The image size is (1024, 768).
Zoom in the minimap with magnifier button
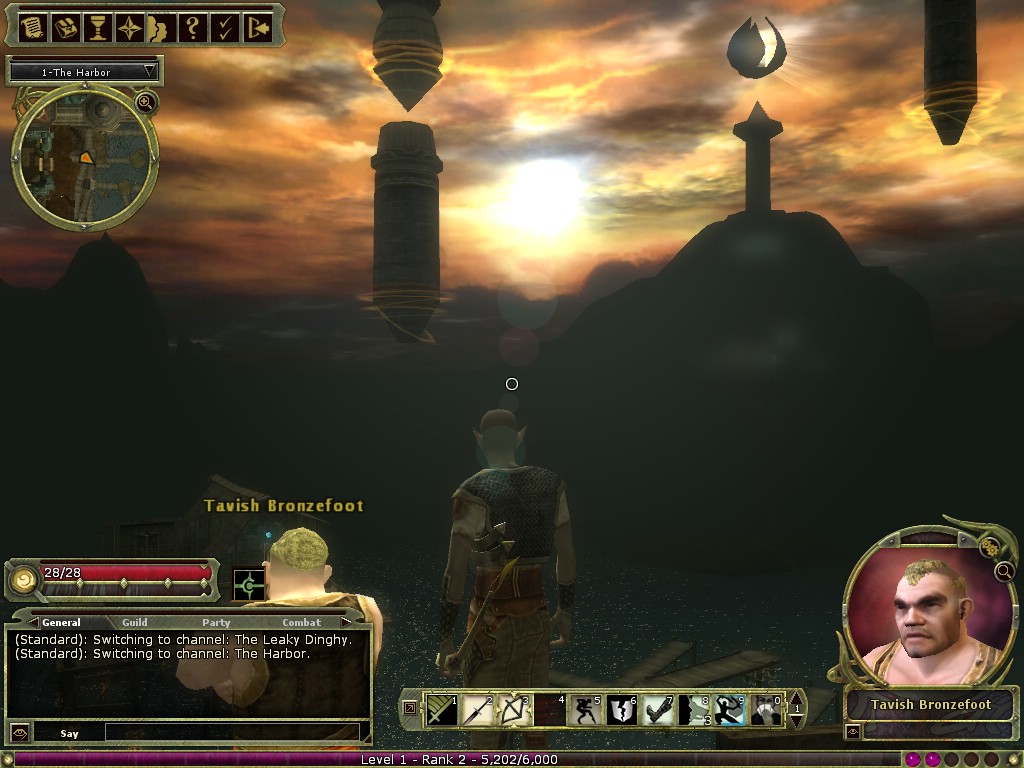point(145,102)
